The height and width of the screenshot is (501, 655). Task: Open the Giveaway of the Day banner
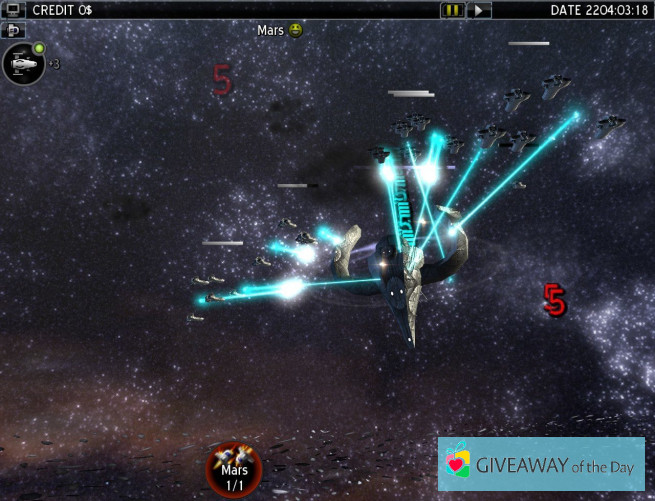pyautogui.click(x=540, y=463)
